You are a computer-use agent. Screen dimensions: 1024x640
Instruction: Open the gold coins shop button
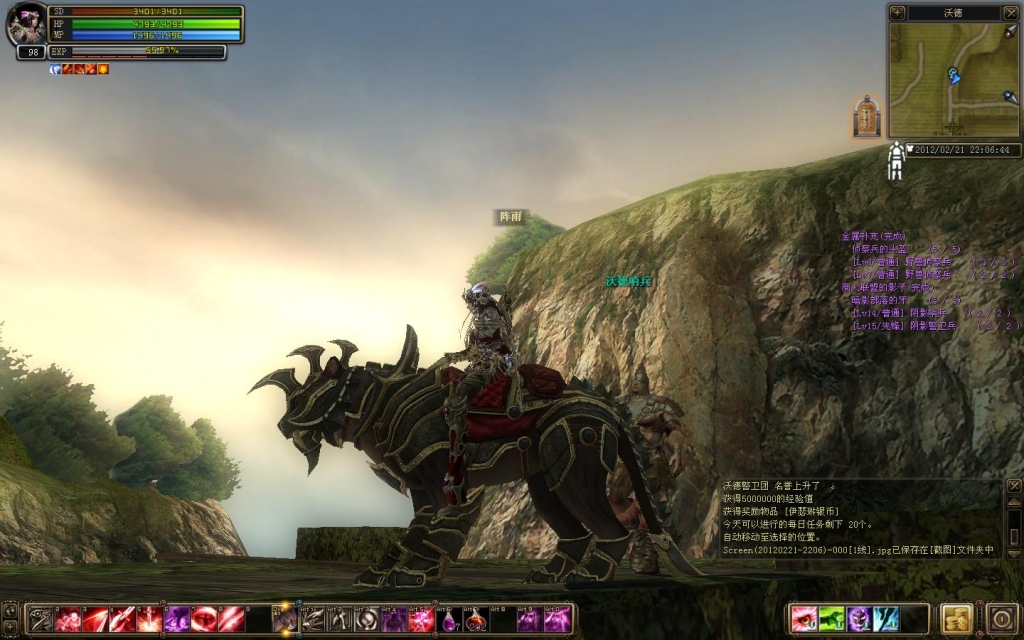(956, 618)
